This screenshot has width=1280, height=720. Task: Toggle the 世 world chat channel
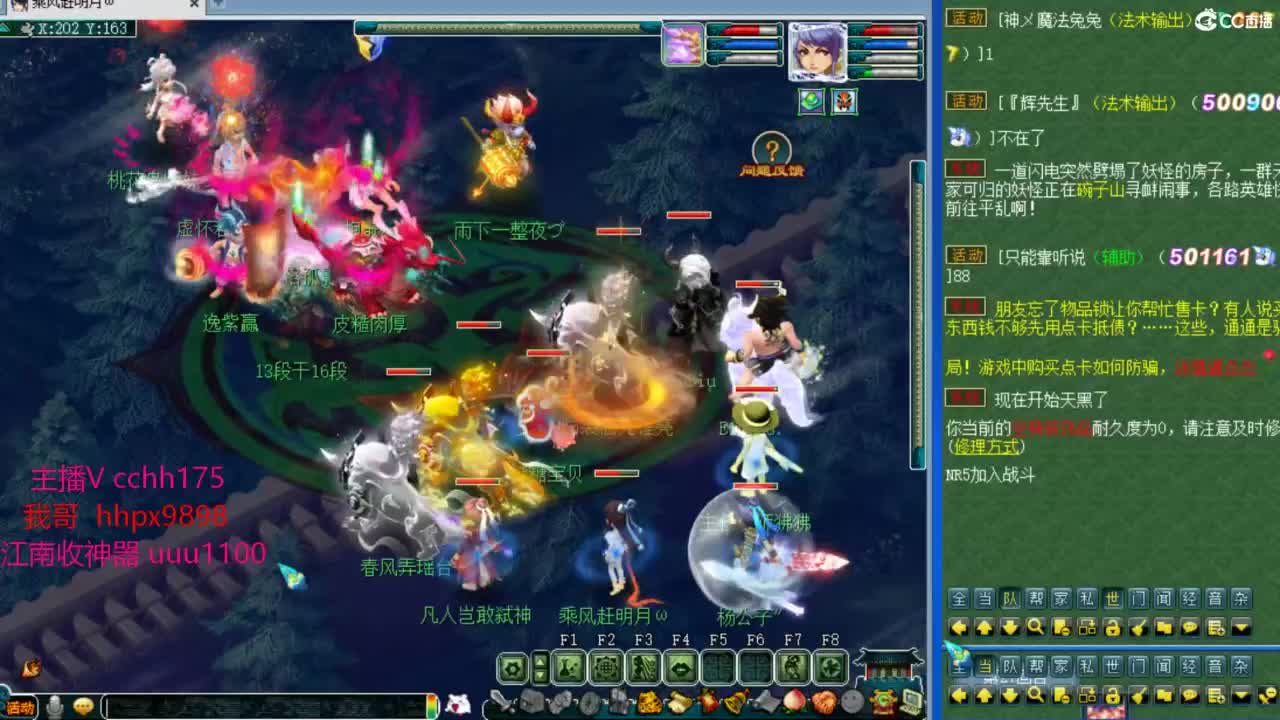[1113, 599]
